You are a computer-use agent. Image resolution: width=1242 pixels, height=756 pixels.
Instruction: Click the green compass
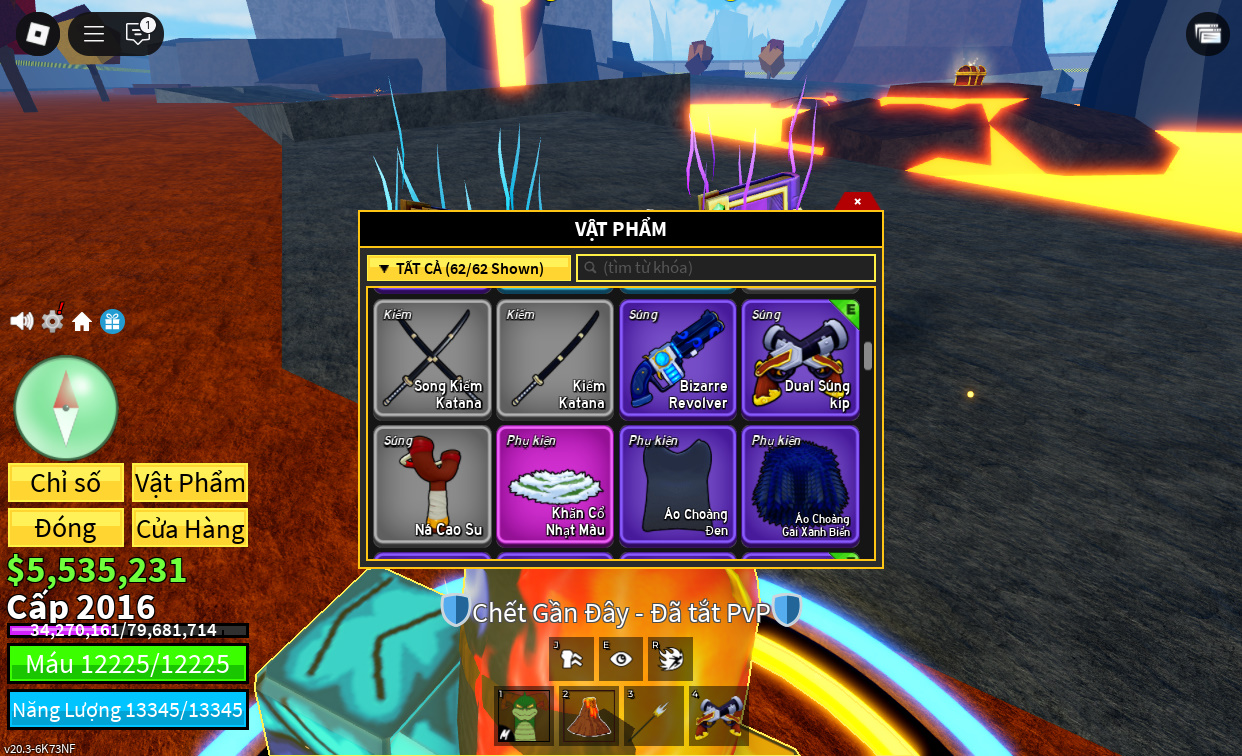pos(66,407)
